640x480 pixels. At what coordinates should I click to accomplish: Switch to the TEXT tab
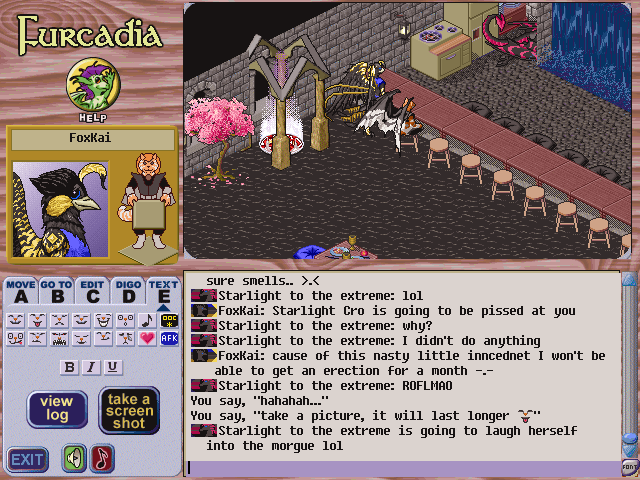coord(162,291)
